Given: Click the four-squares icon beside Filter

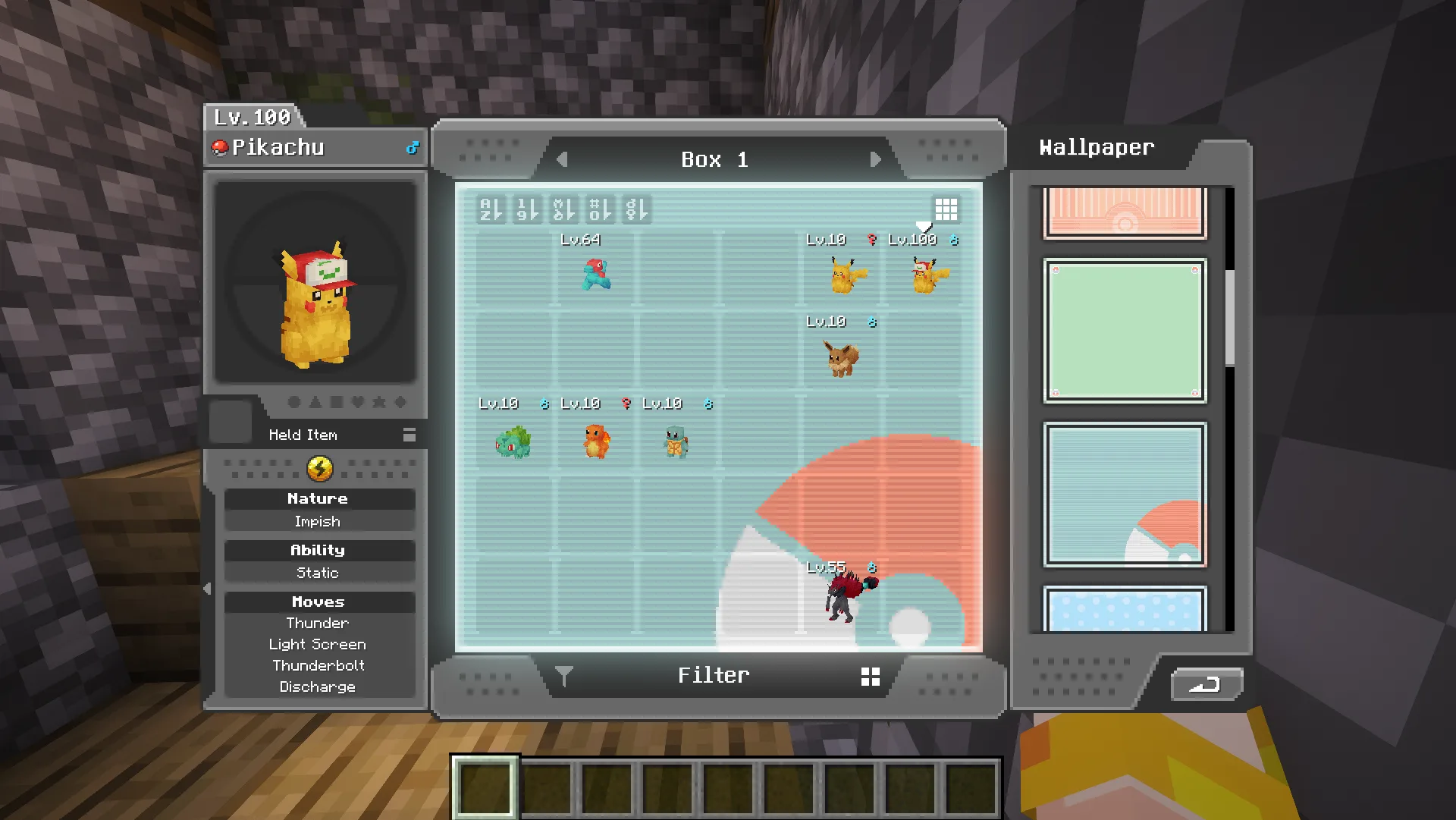Looking at the screenshot, I should [x=871, y=677].
